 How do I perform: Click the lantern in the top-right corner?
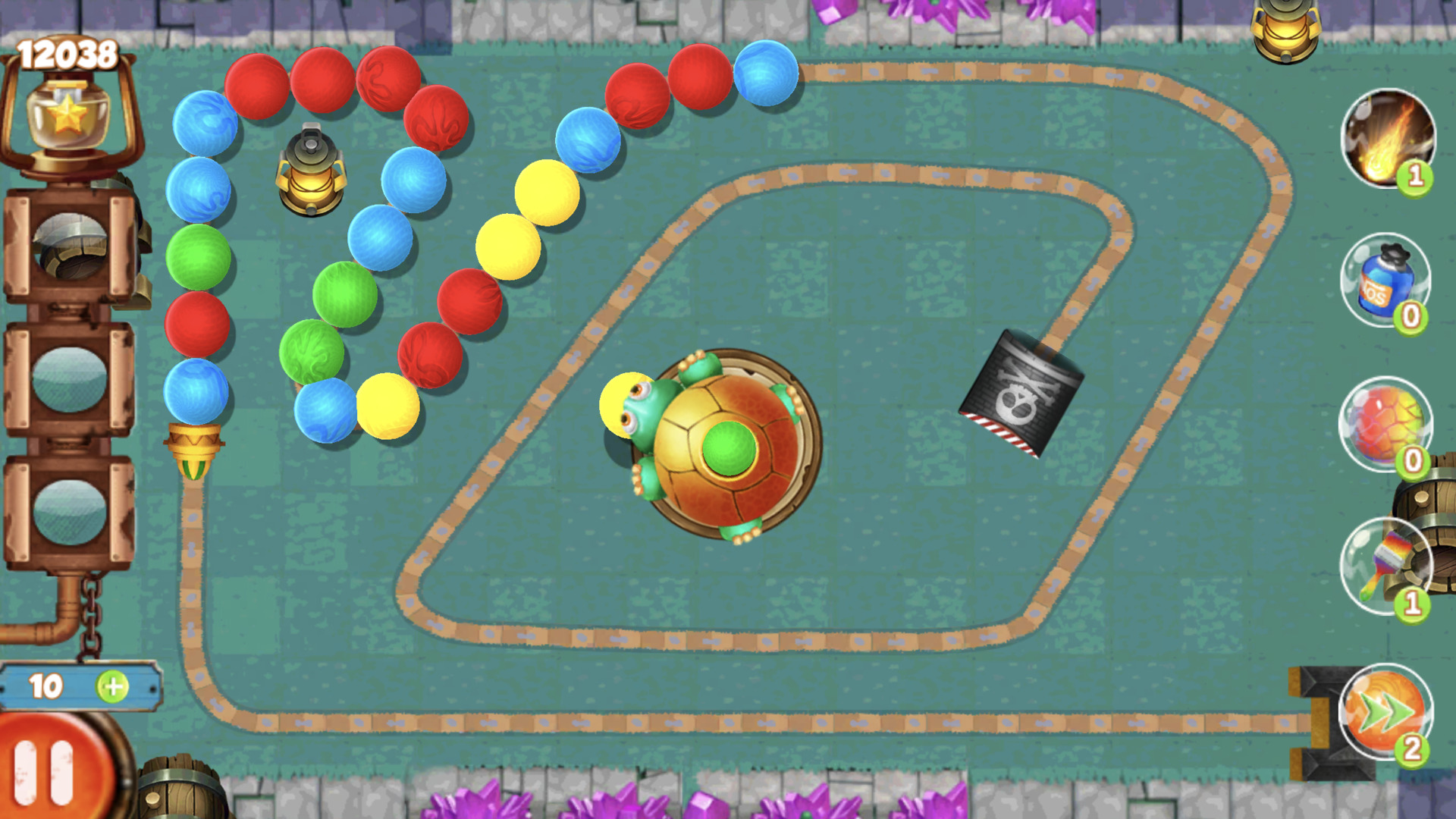click(1284, 30)
